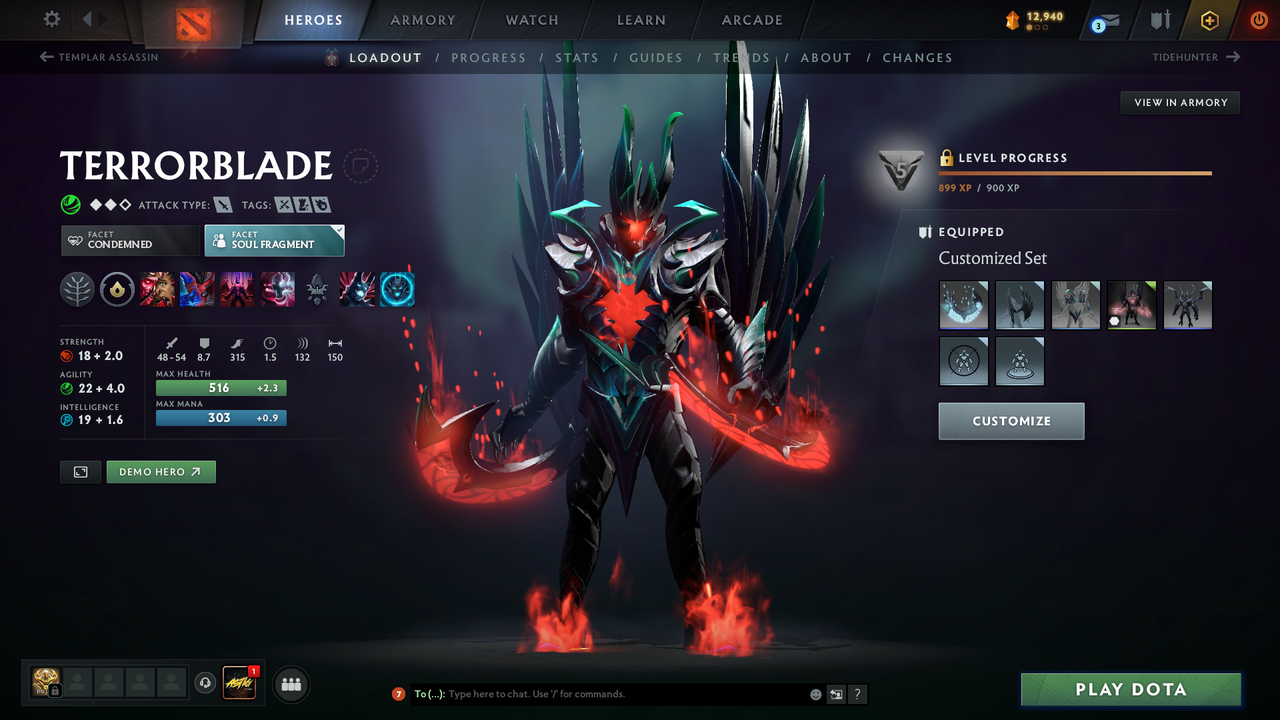1280x720 pixels.
Task: Click the voice chat headset icon
Action: tap(206, 683)
